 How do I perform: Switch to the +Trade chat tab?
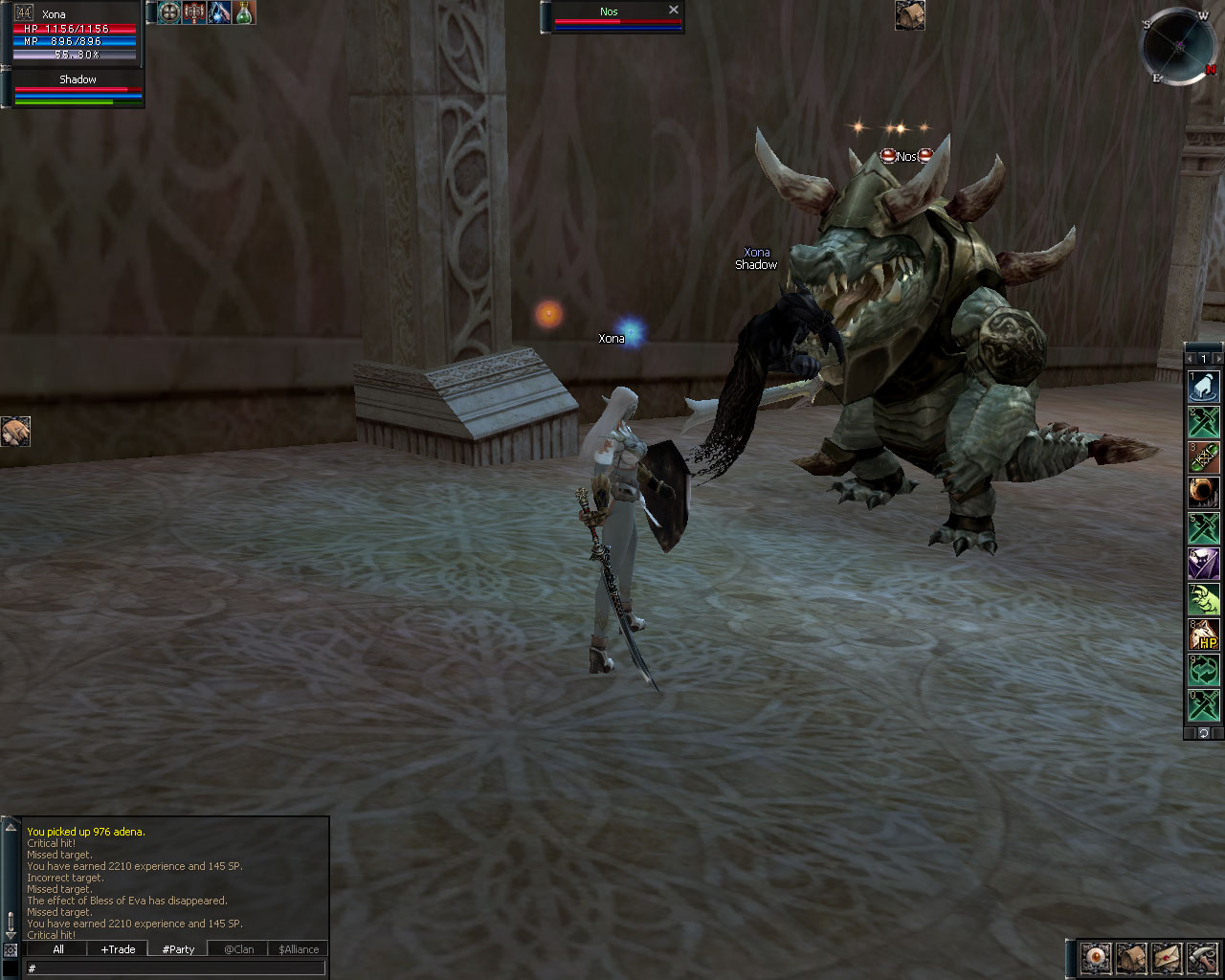pyautogui.click(x=118, y=949)
